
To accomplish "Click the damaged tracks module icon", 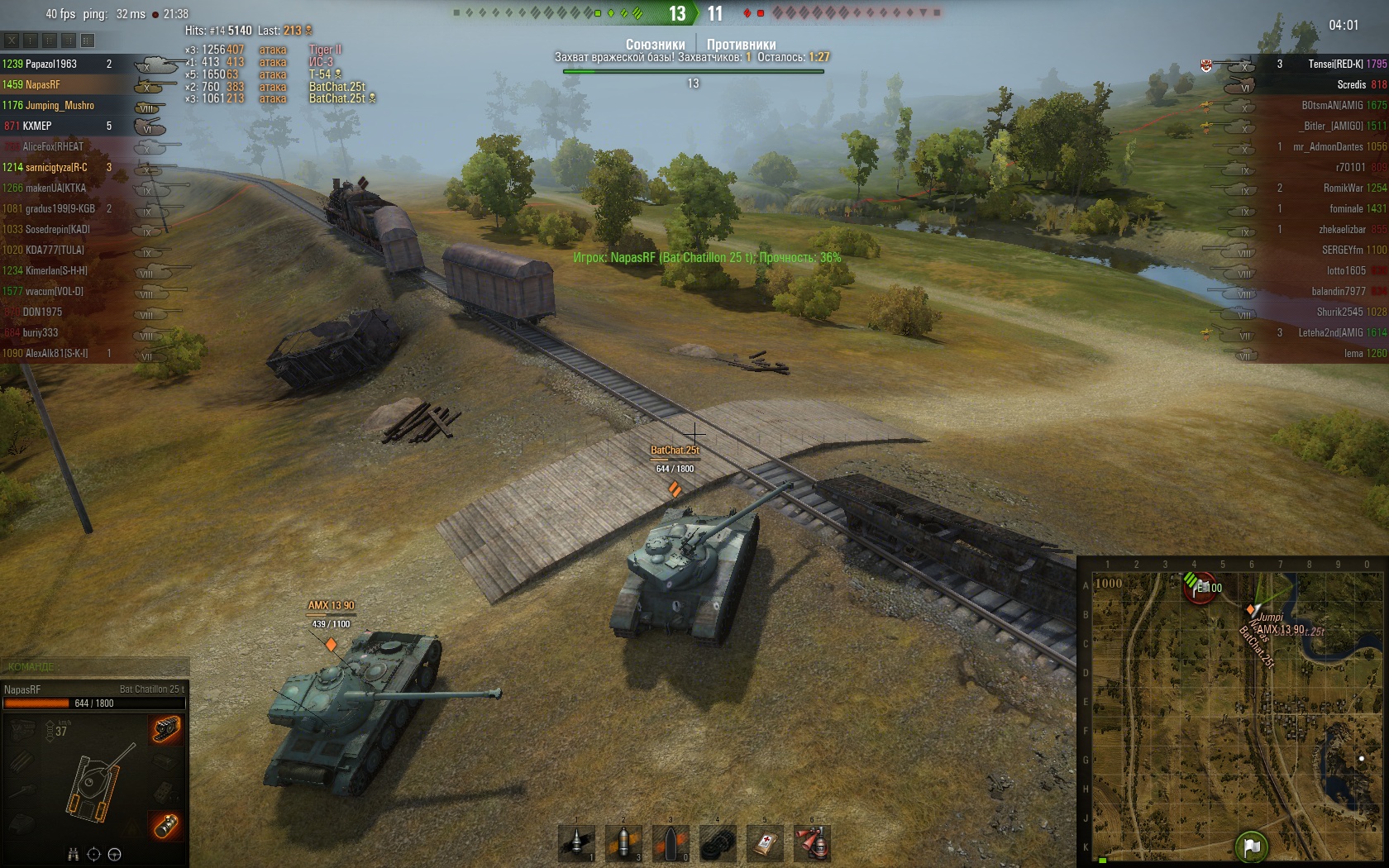I will [x=165, y=729].
